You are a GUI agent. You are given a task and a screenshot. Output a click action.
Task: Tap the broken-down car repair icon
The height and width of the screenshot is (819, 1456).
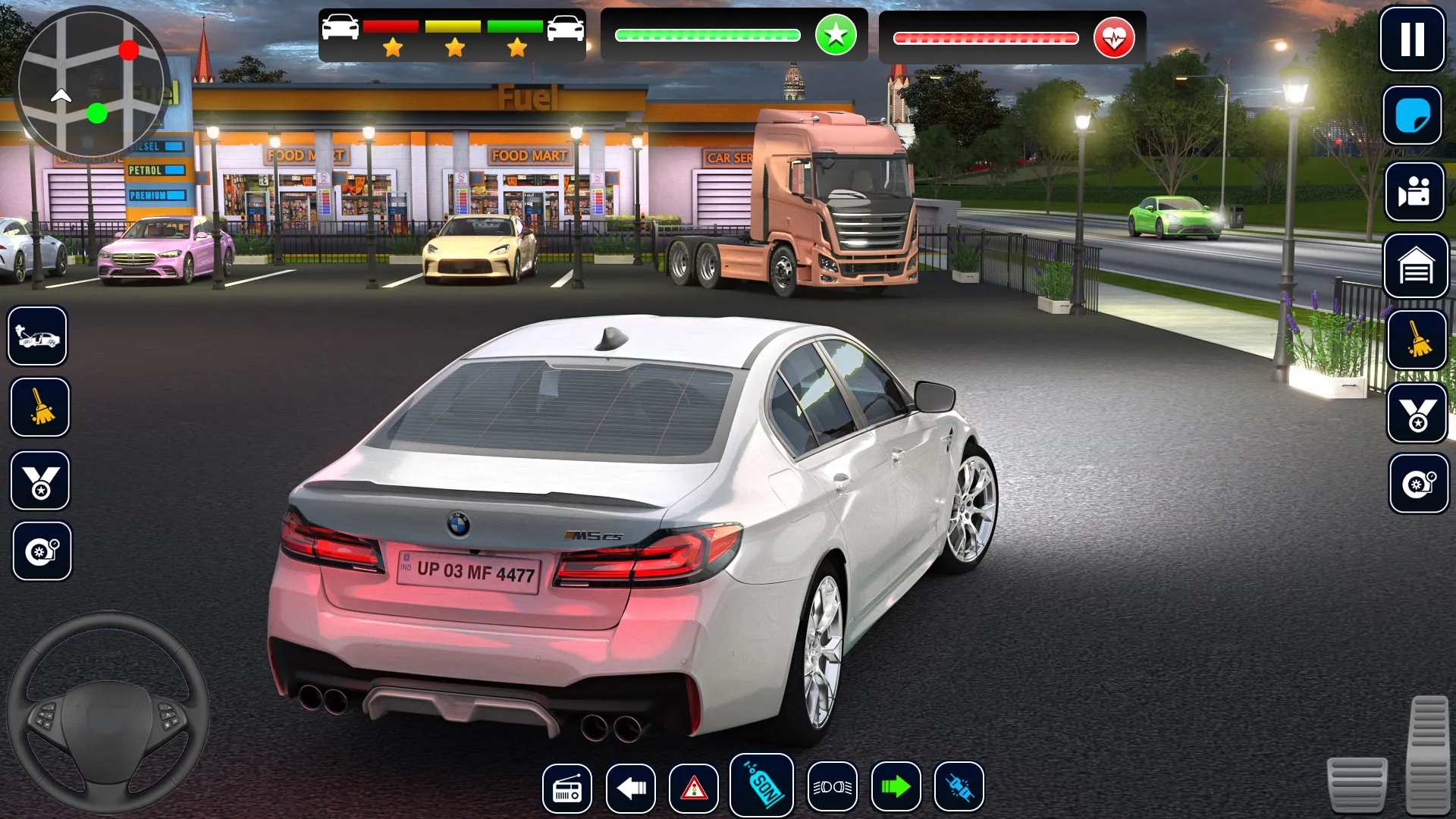pos(38,336)
